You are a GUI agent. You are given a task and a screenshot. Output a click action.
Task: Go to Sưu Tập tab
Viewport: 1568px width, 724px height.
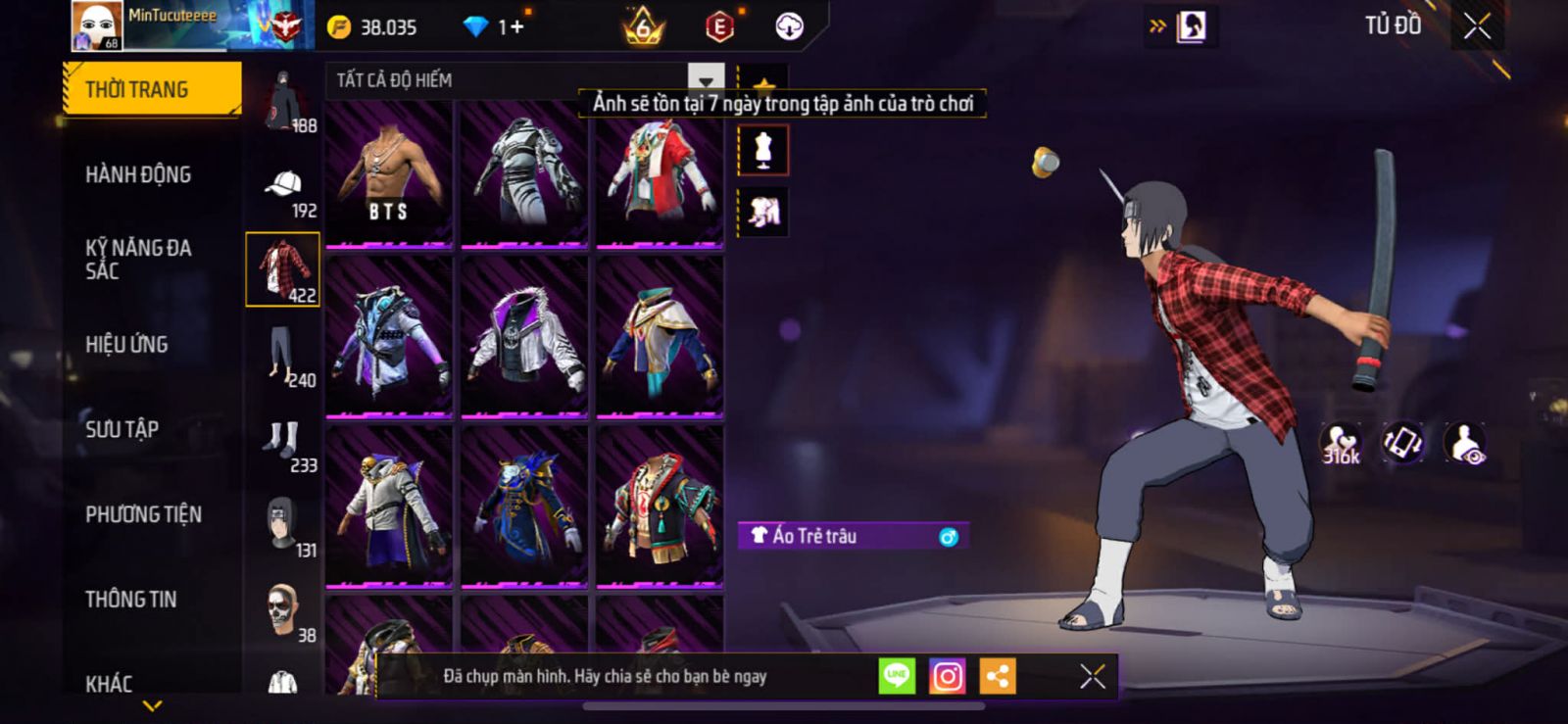[122, 429]
